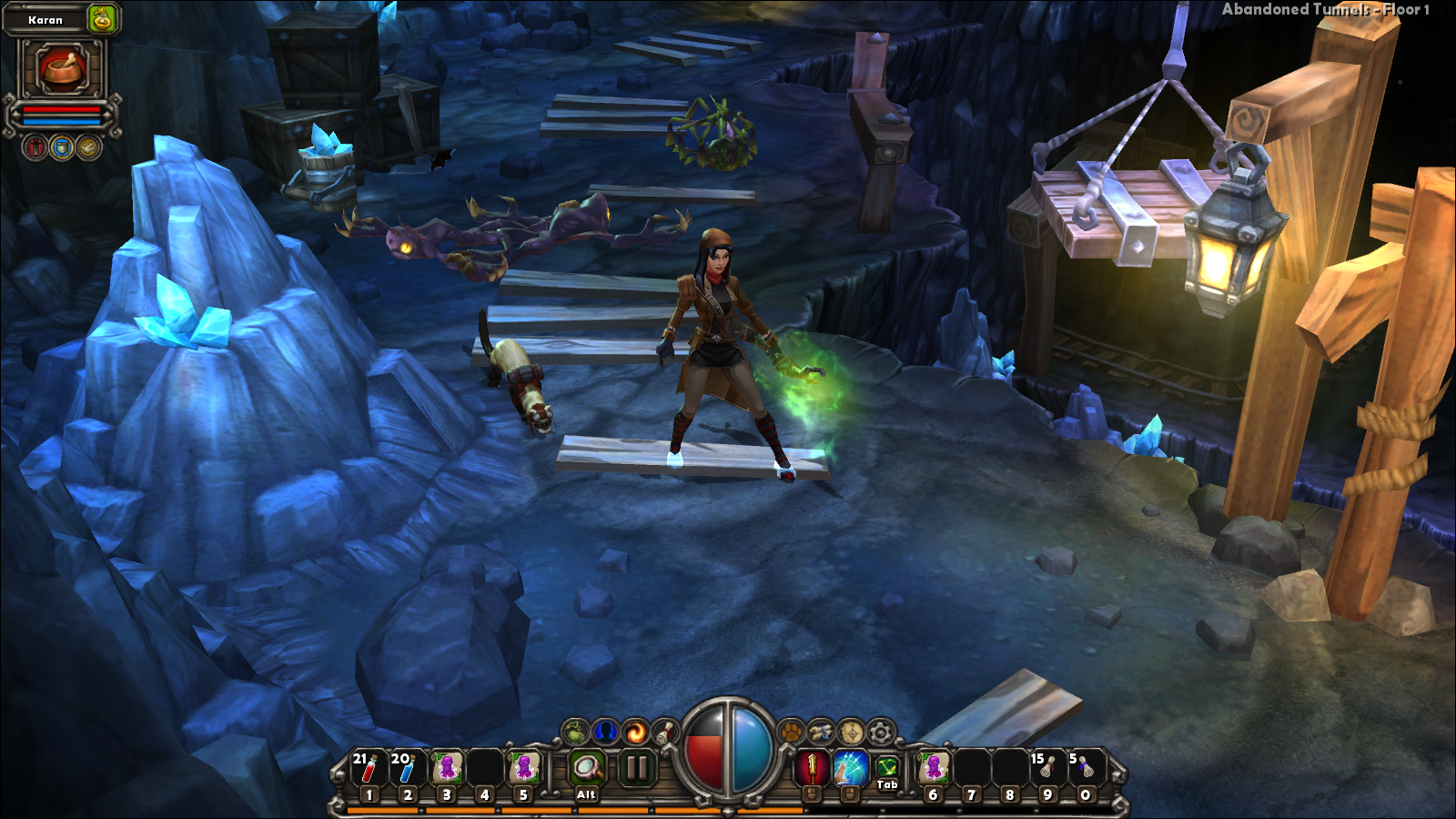
Task: Select the green Tab alternate skill icon
Action: (x=887, y=767)
